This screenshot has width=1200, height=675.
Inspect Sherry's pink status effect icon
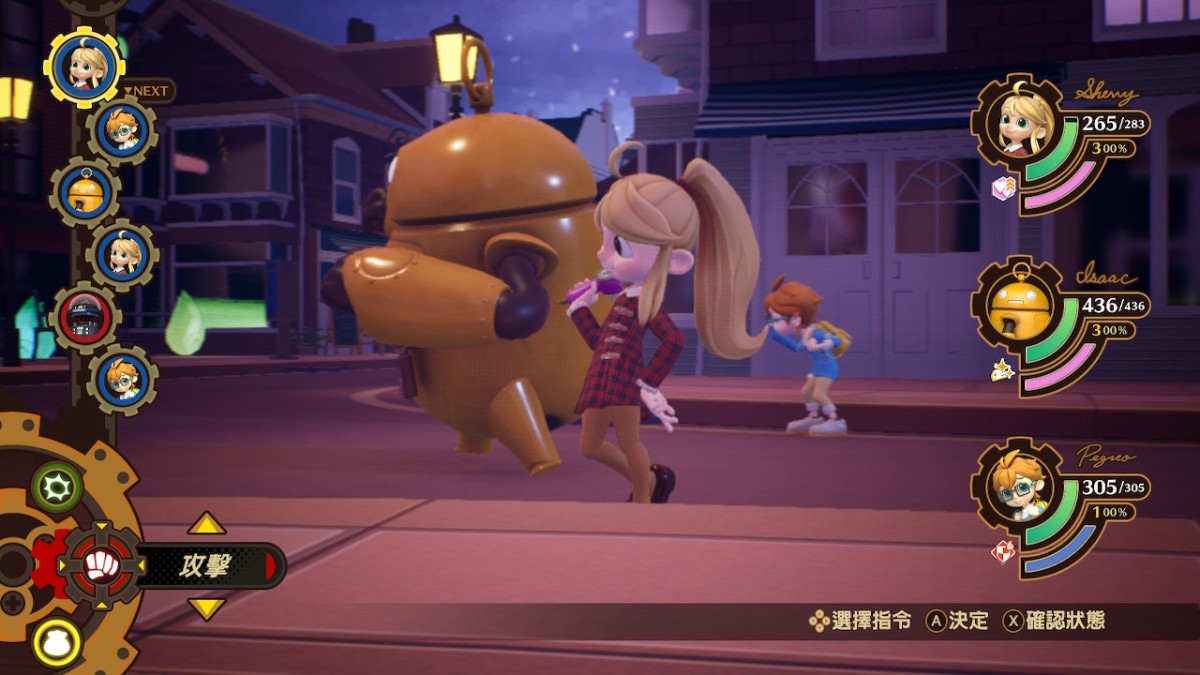tap(1003, 187)
